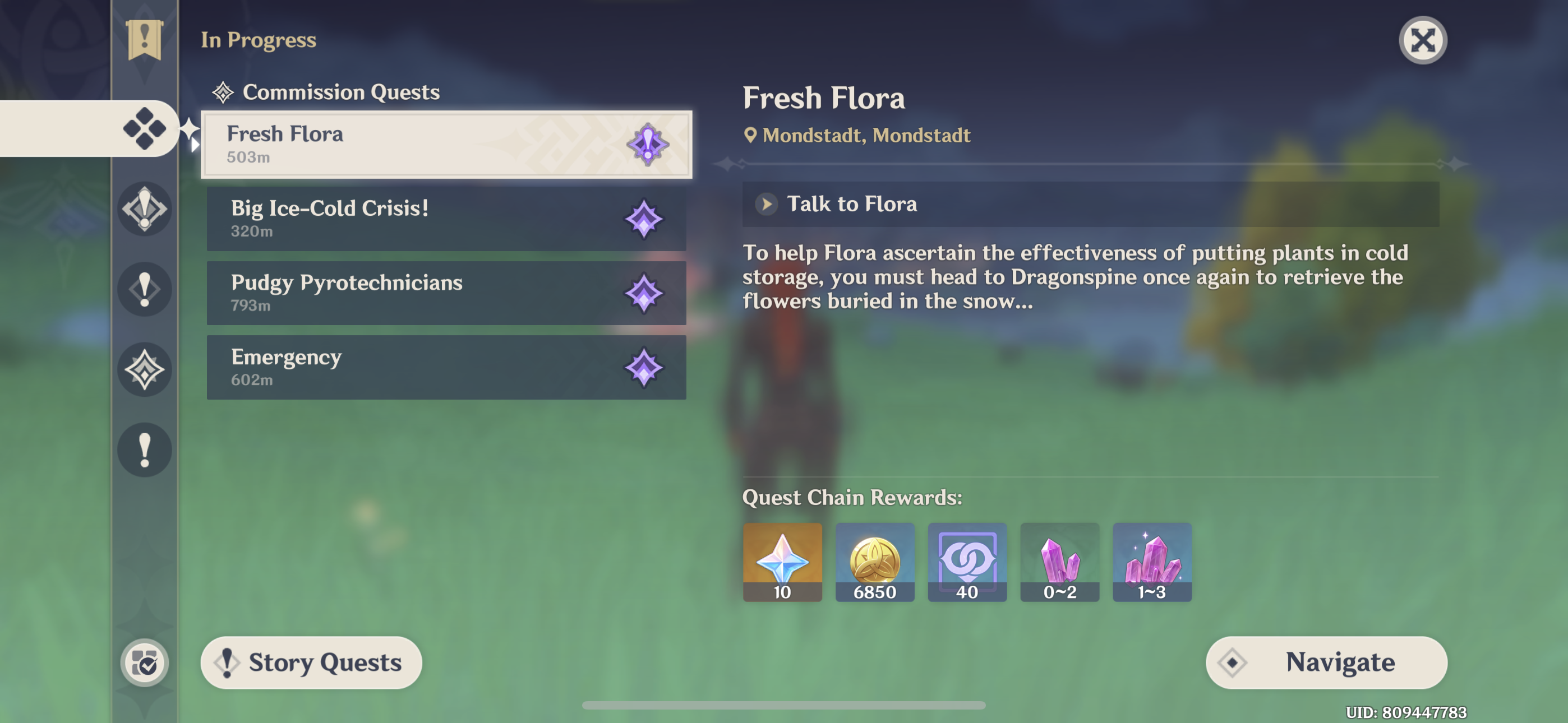Select the Archon Quests banner icon
The image size is (1568, 723).
coord(144,41)
